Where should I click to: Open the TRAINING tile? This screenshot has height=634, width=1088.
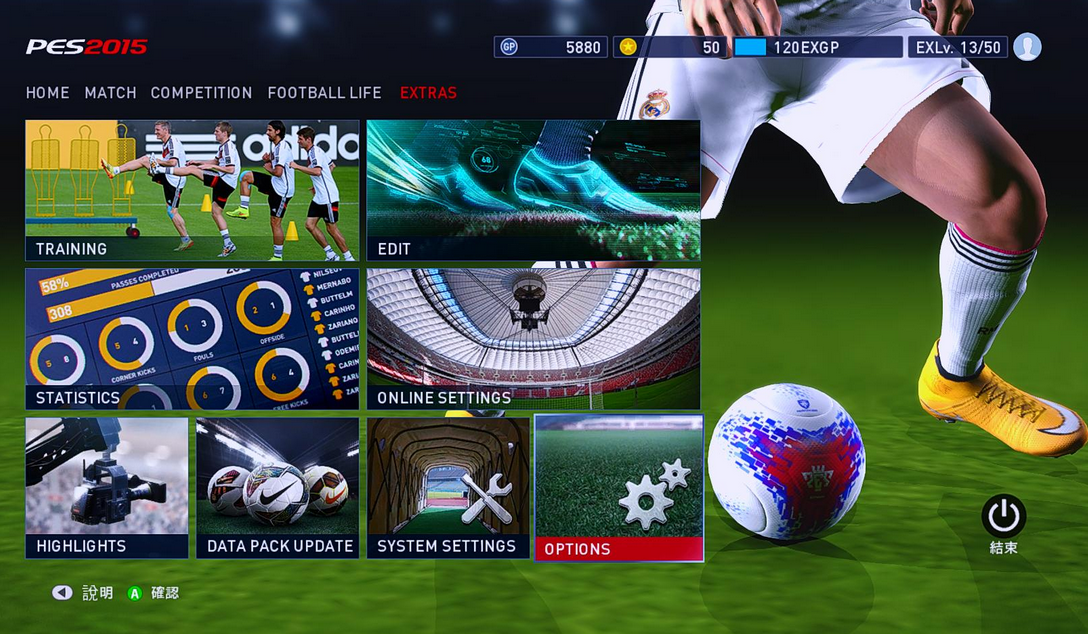pyautogui.click(x=192, y=190)
